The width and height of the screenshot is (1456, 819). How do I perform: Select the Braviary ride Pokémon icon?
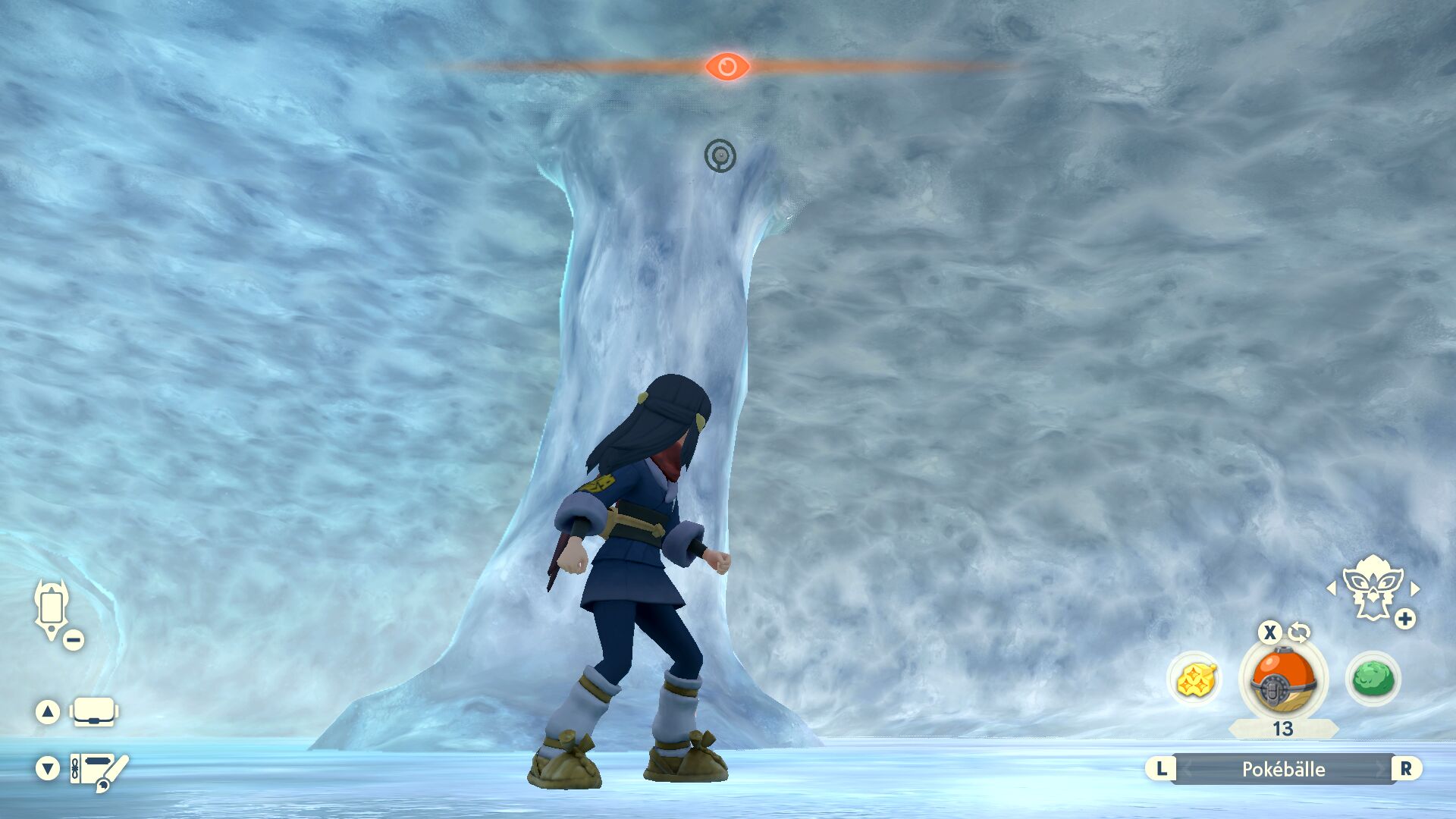pyautogui.click(x=1372, y=588)
